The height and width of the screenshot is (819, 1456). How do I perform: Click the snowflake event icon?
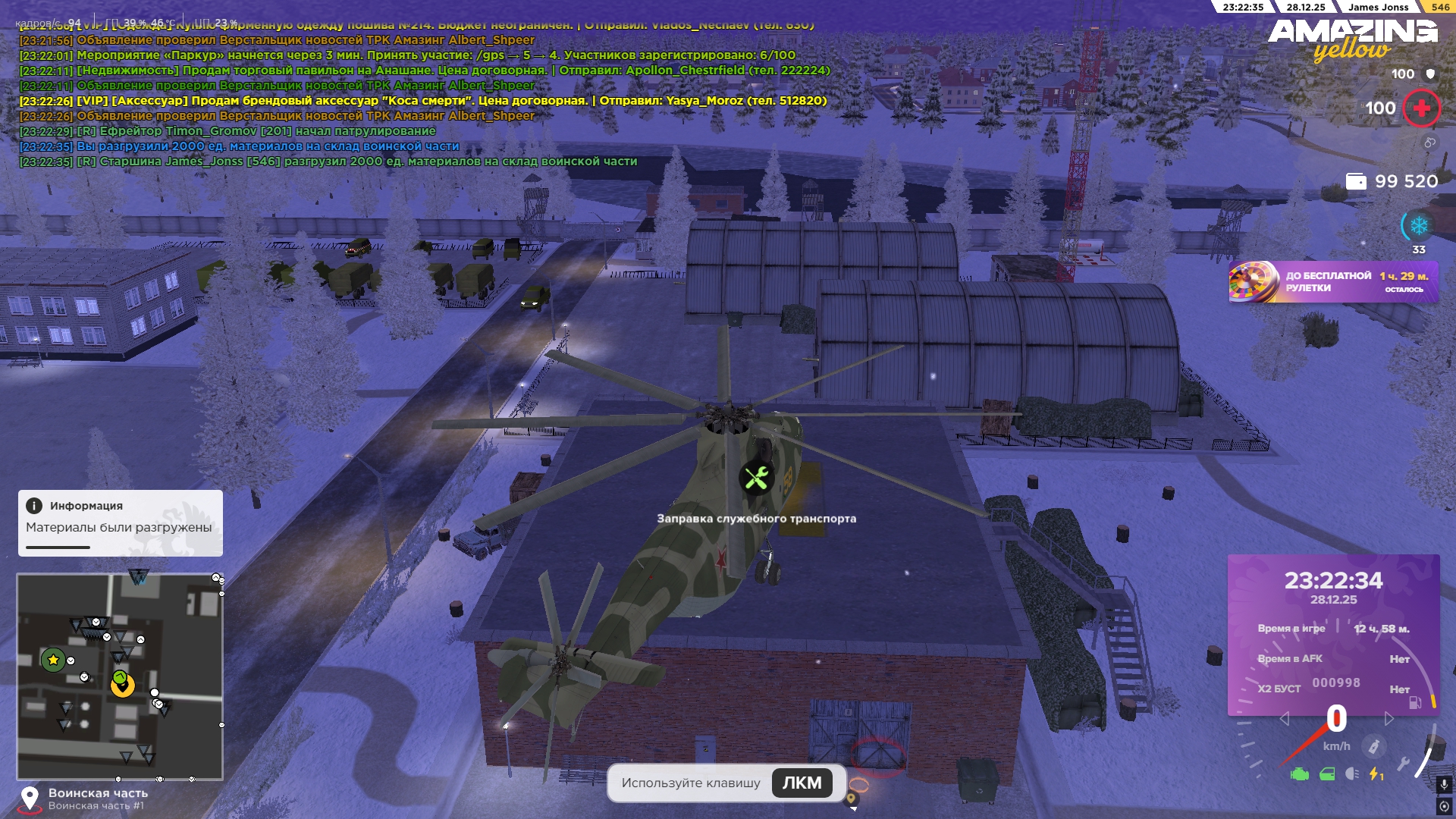[1418, 226]
